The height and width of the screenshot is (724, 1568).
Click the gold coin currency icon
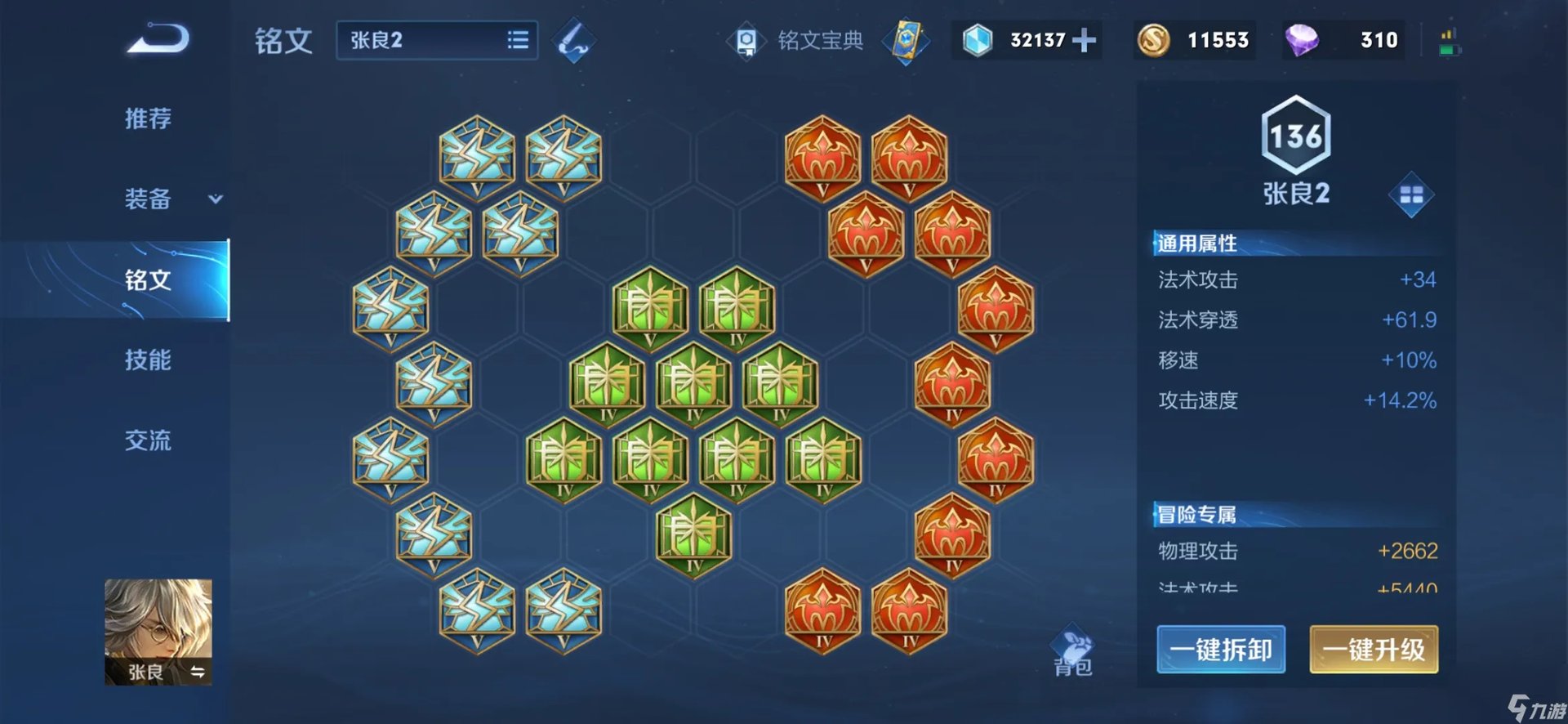point(1153,40)
